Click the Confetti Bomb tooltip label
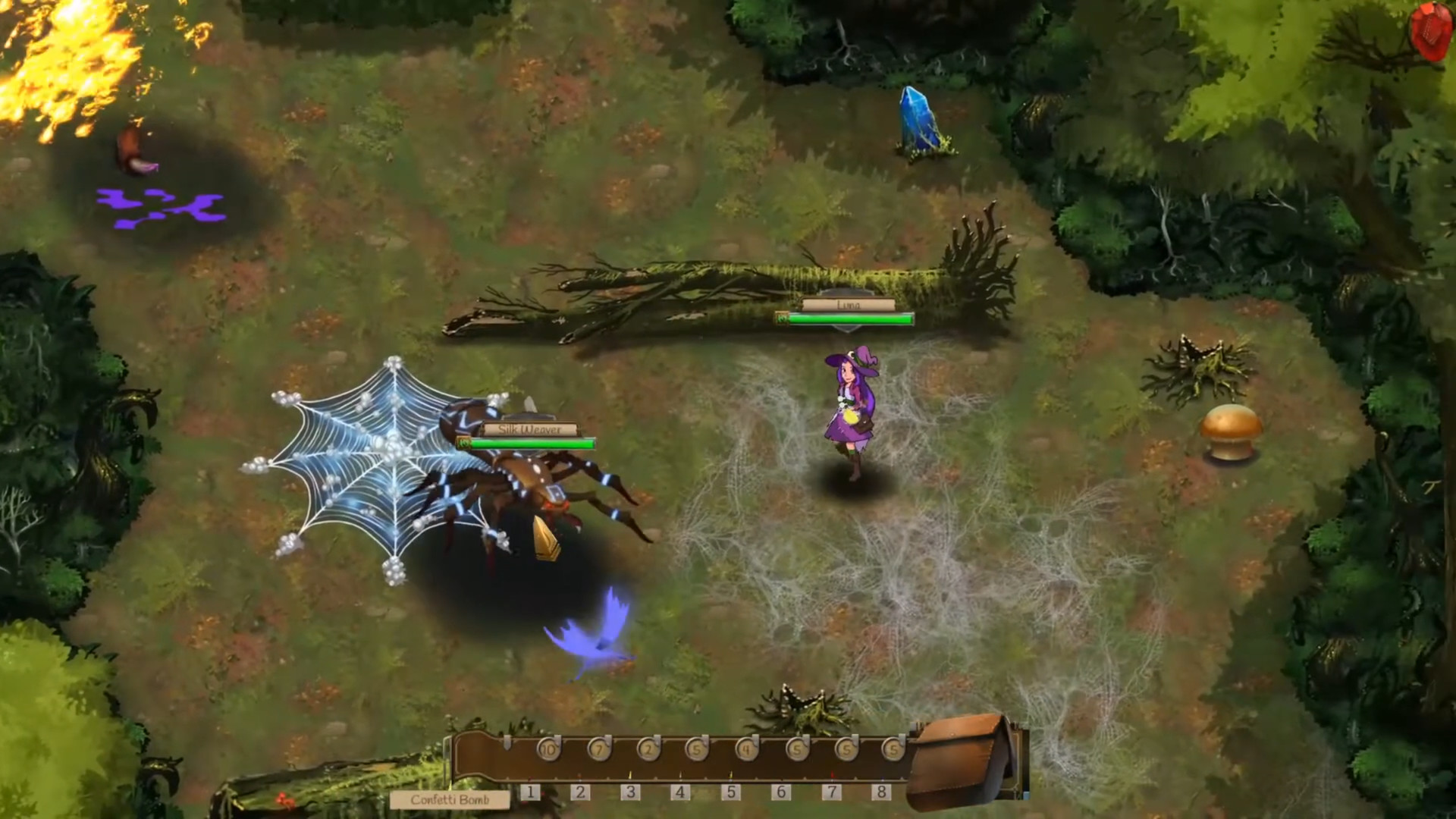This screenshot has width=1456, height=819. coord(450,800)
